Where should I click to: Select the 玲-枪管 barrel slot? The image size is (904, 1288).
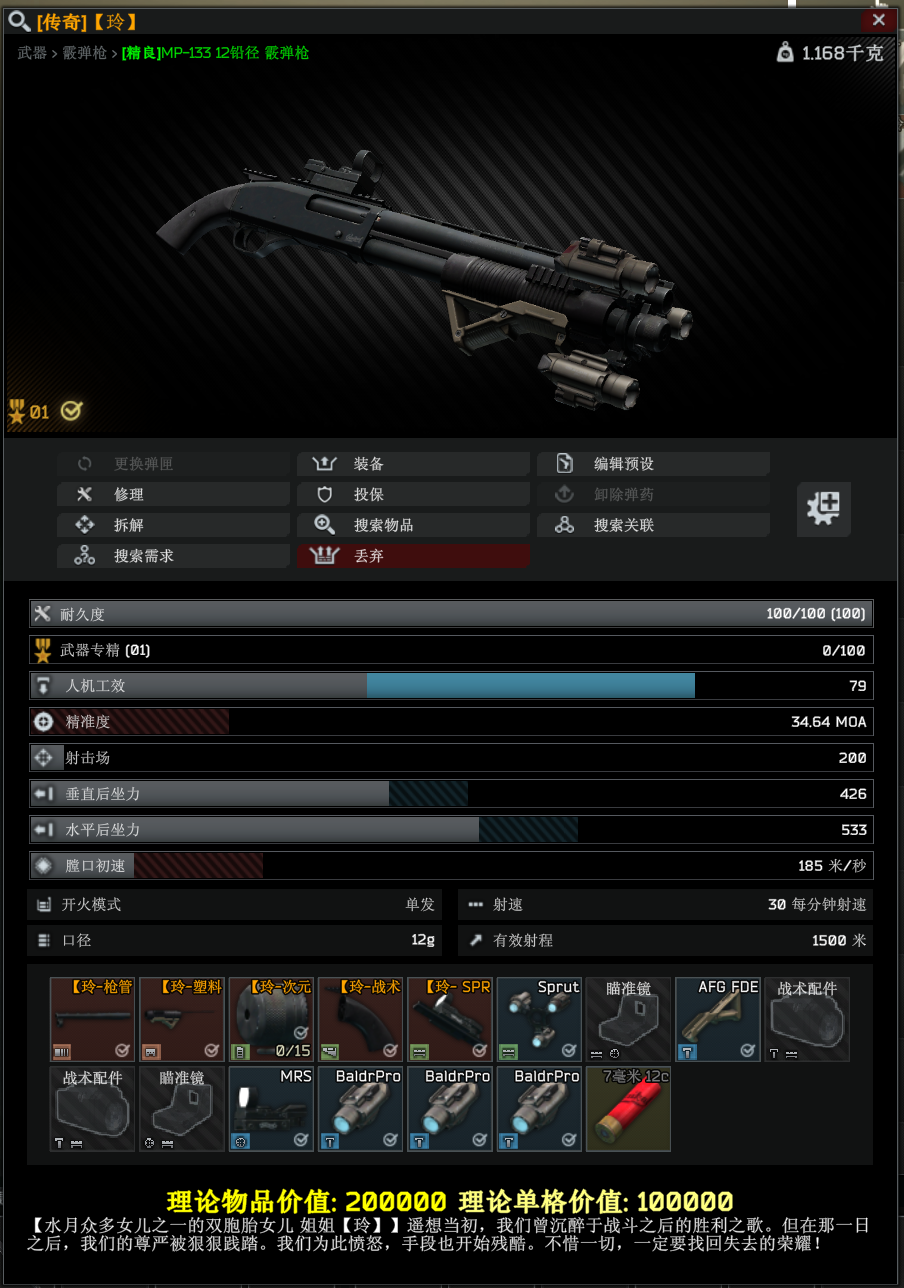tap(91, 1019)
